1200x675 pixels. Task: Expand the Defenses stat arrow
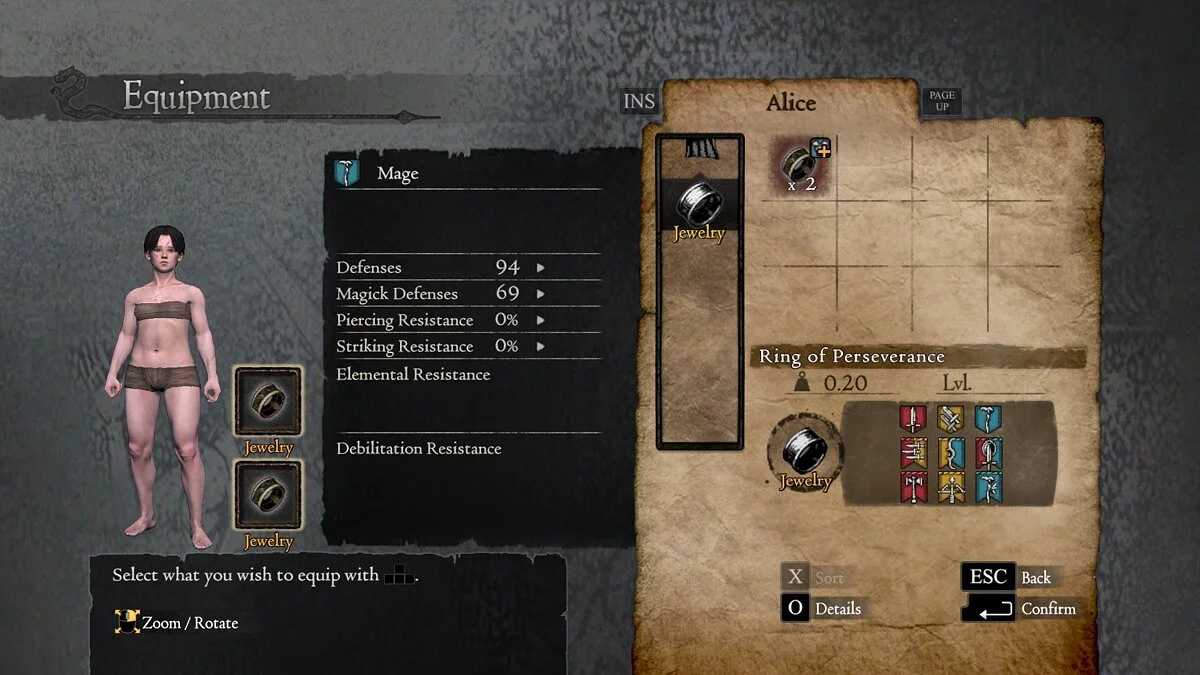pyautogui.click(x=541, y=268)
